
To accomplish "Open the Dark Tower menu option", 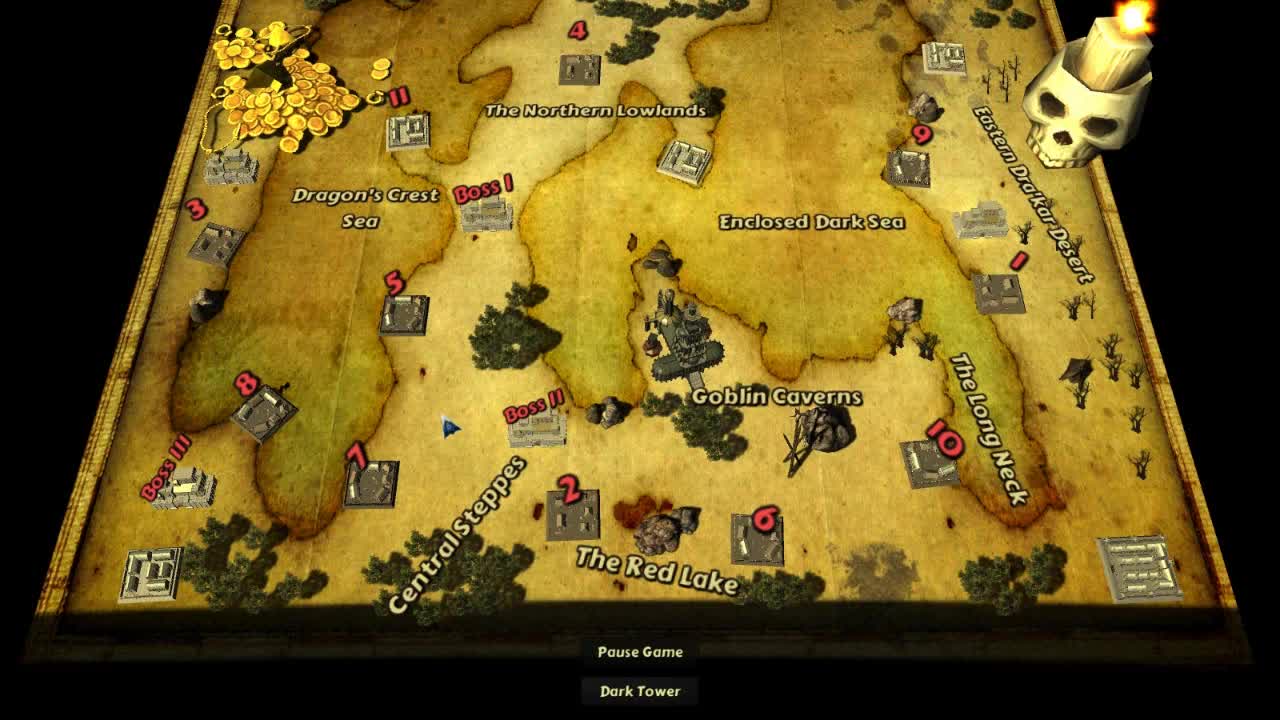I will [638, 690].
